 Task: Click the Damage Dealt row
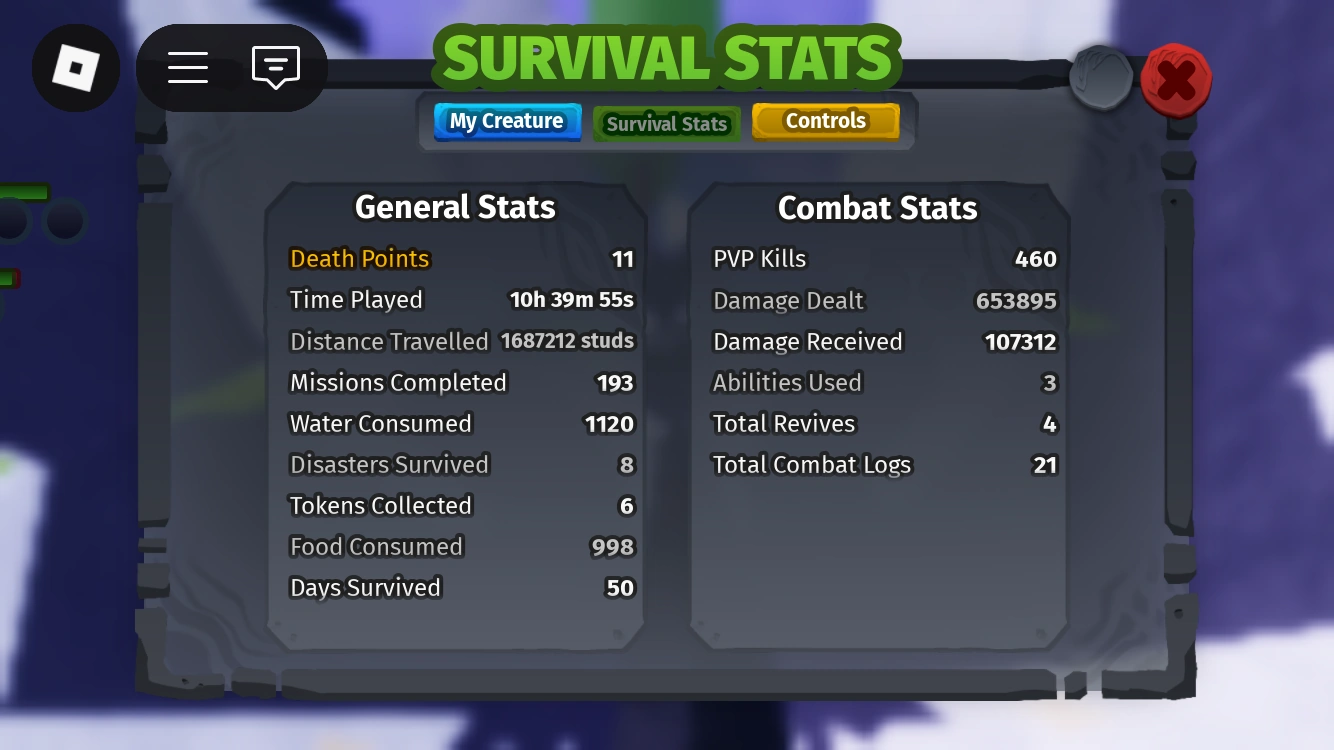coord(788,300)
